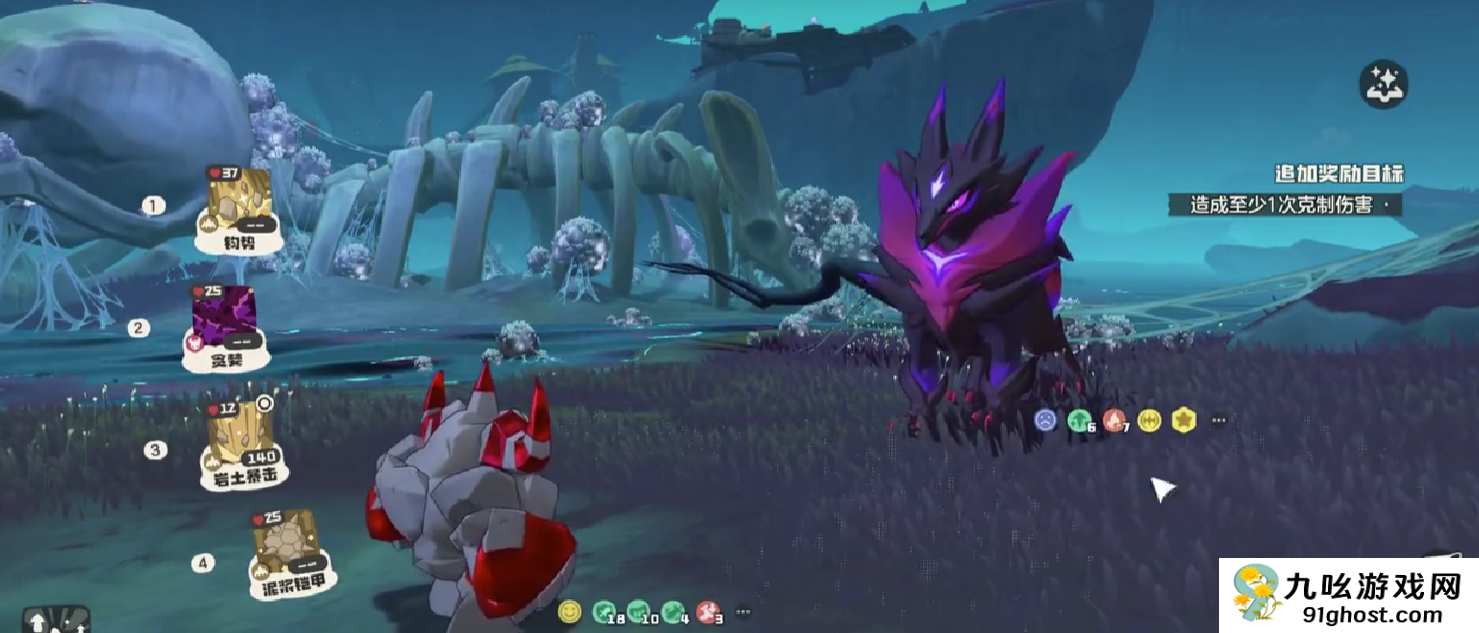The width and height of the screenshot is (1479, 633).
Task: Click the 造成至少1次克制伤害 bonus objective
Action: [x=1290, y=205]
